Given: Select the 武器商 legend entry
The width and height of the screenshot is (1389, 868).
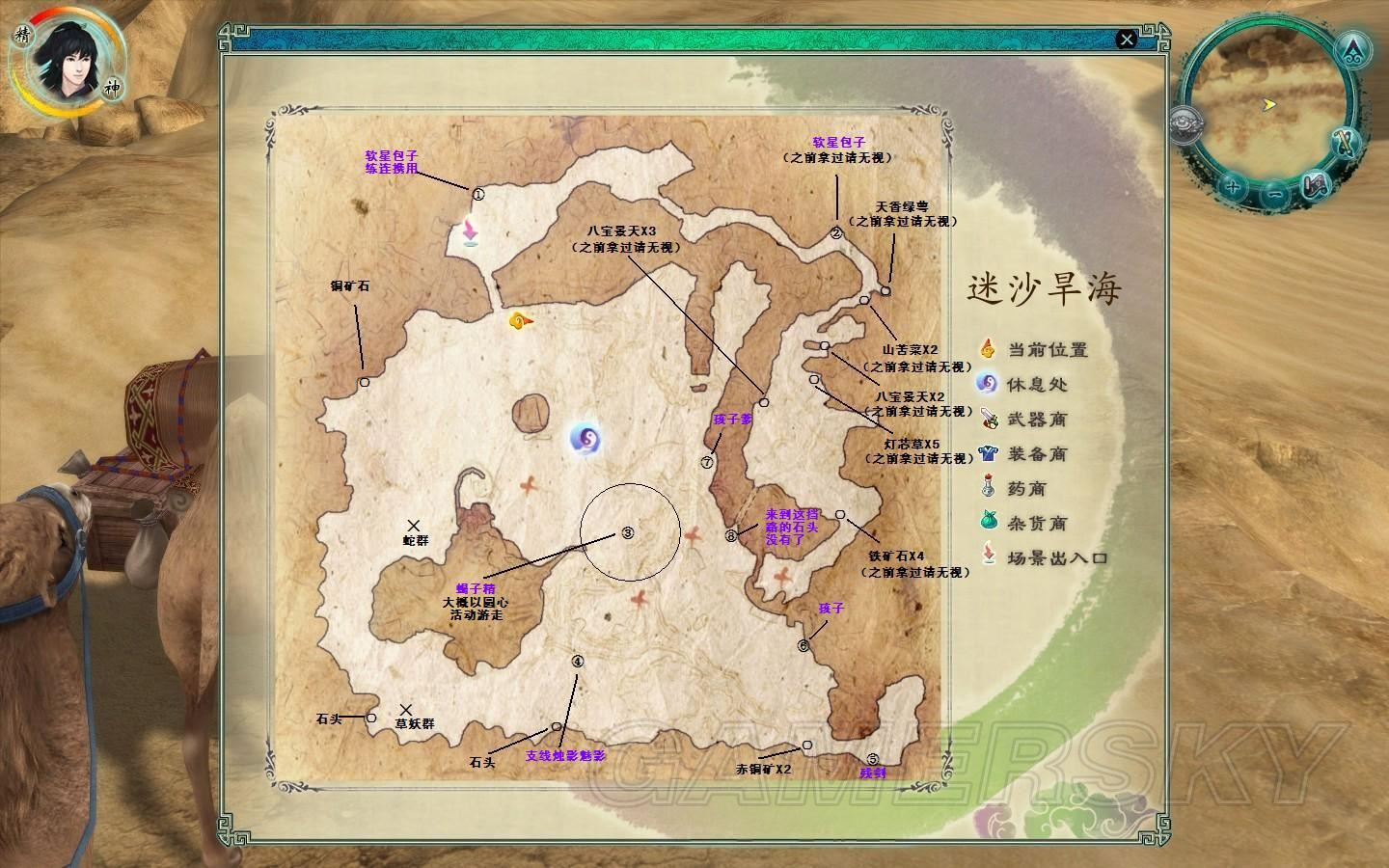Looking at the screenshot, I should [1036, 419].
